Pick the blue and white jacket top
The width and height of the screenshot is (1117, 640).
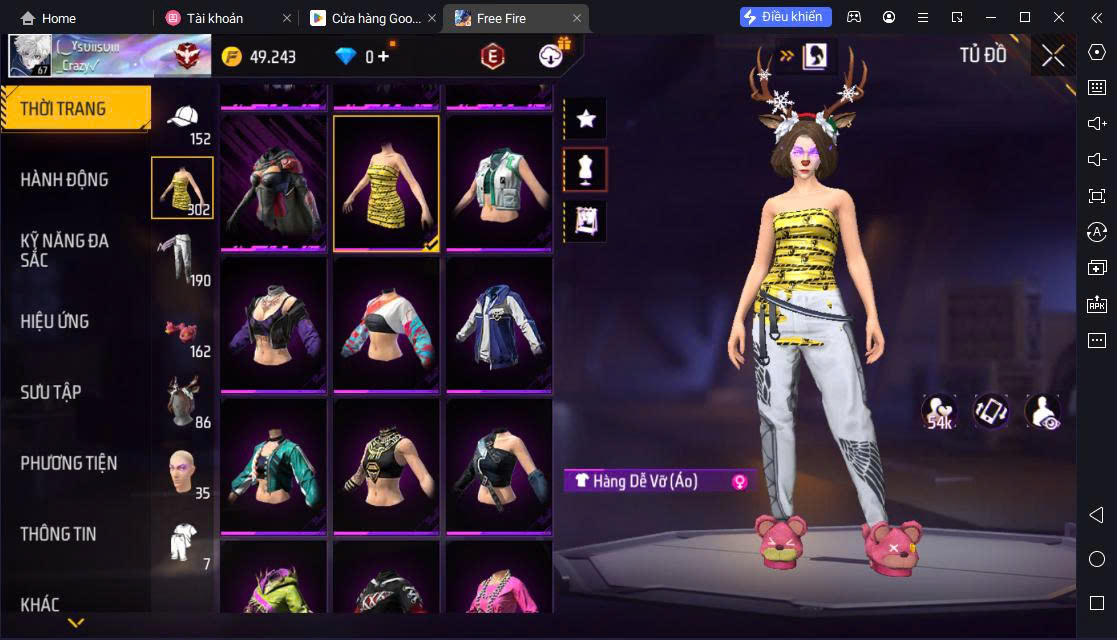click(498, 324)
